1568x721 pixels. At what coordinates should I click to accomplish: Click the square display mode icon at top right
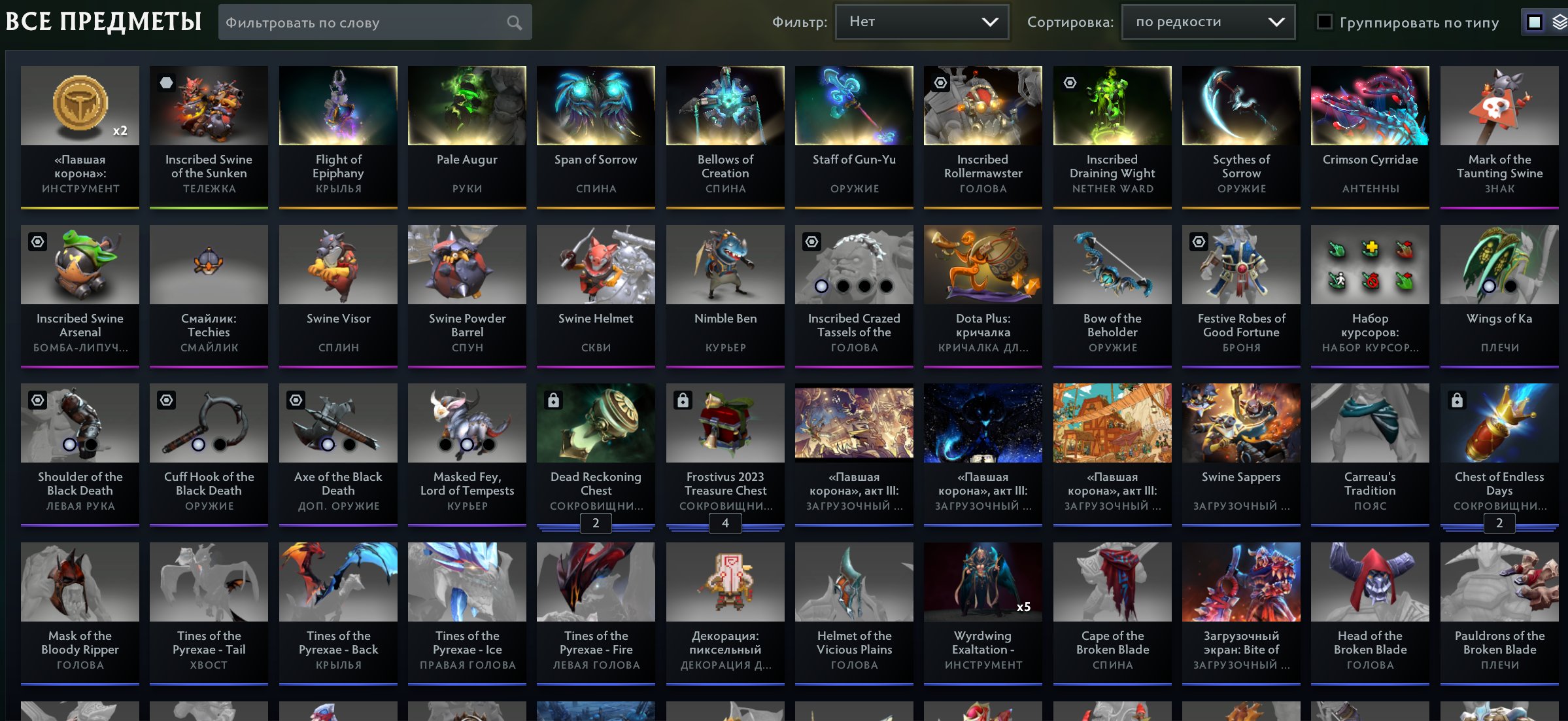click(x=1534, y=21)
